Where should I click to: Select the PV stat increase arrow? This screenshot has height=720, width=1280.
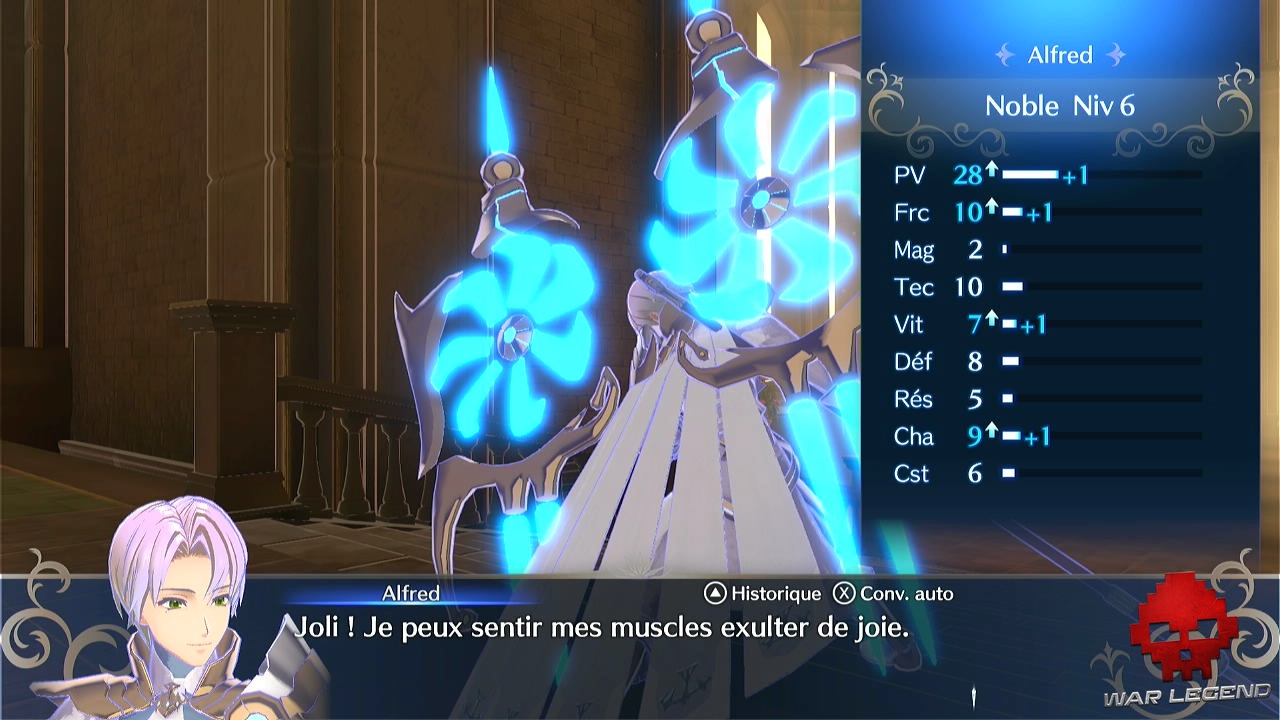coord(990,170)
